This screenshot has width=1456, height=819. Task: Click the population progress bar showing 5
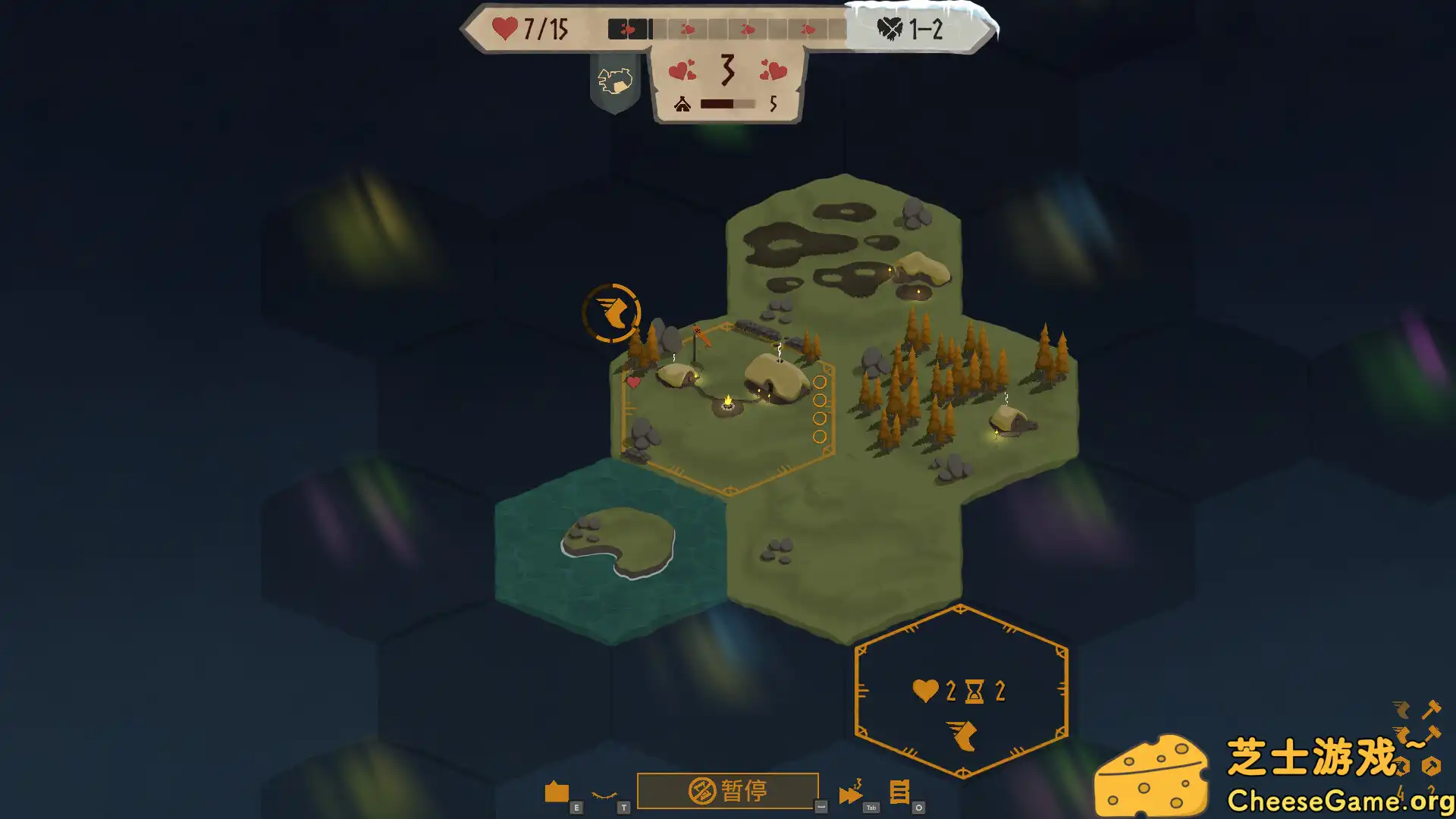coord(726,105)
